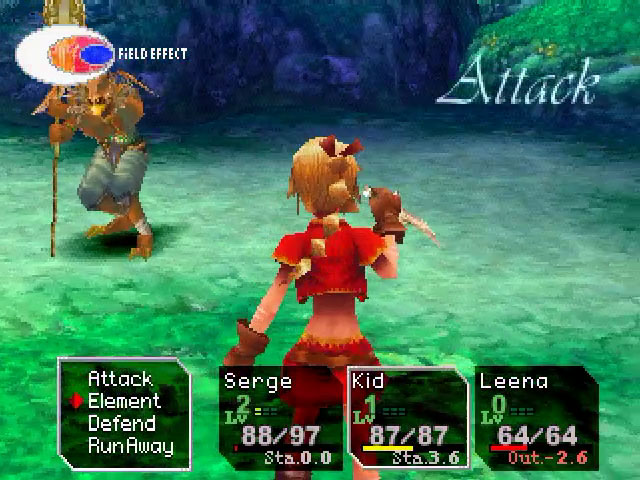Viewport: 640px width, 480px height.
Task: Choose the RunAway option
Action: click(130, 446)
